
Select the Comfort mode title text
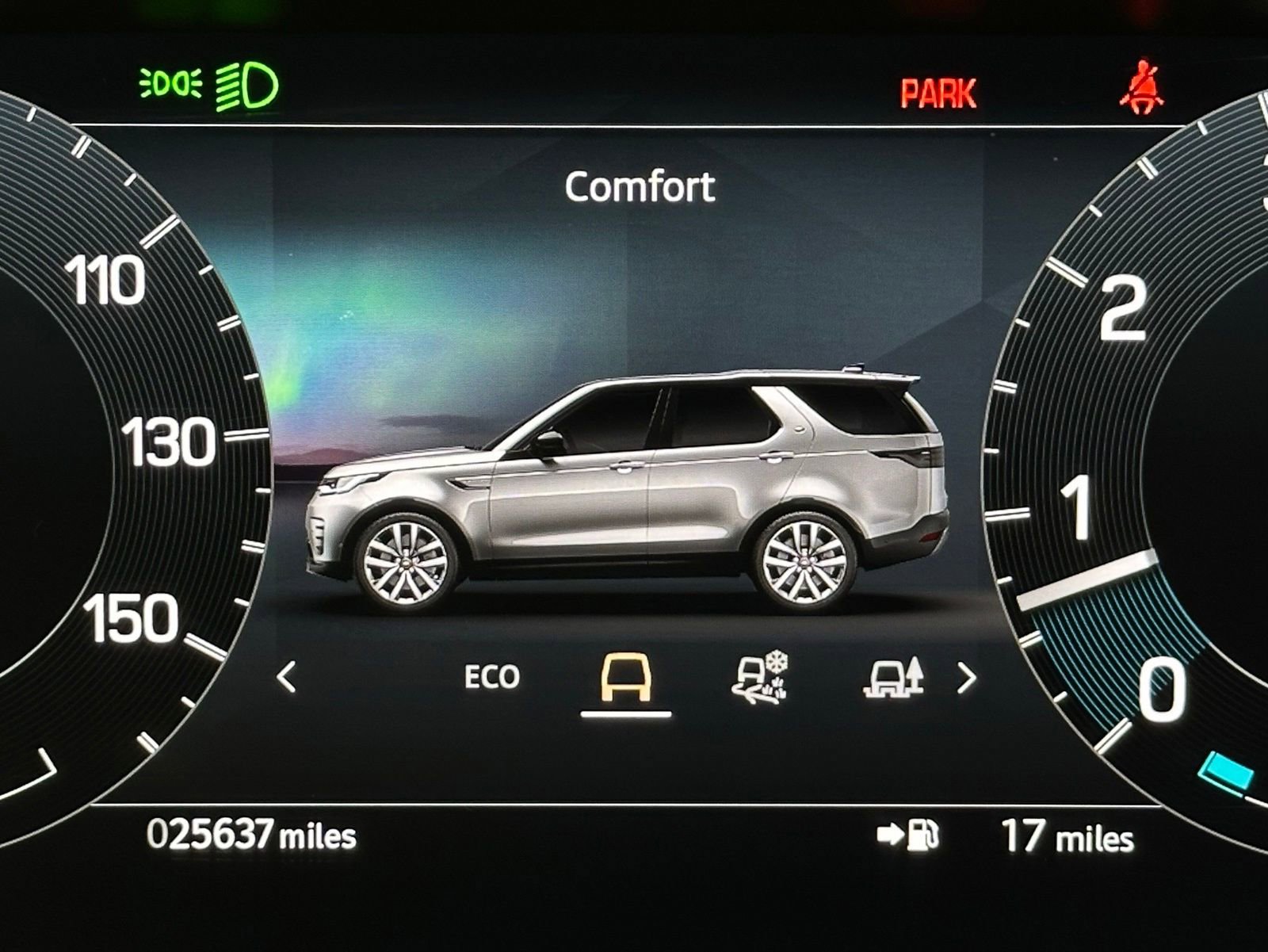pos(639,188)
